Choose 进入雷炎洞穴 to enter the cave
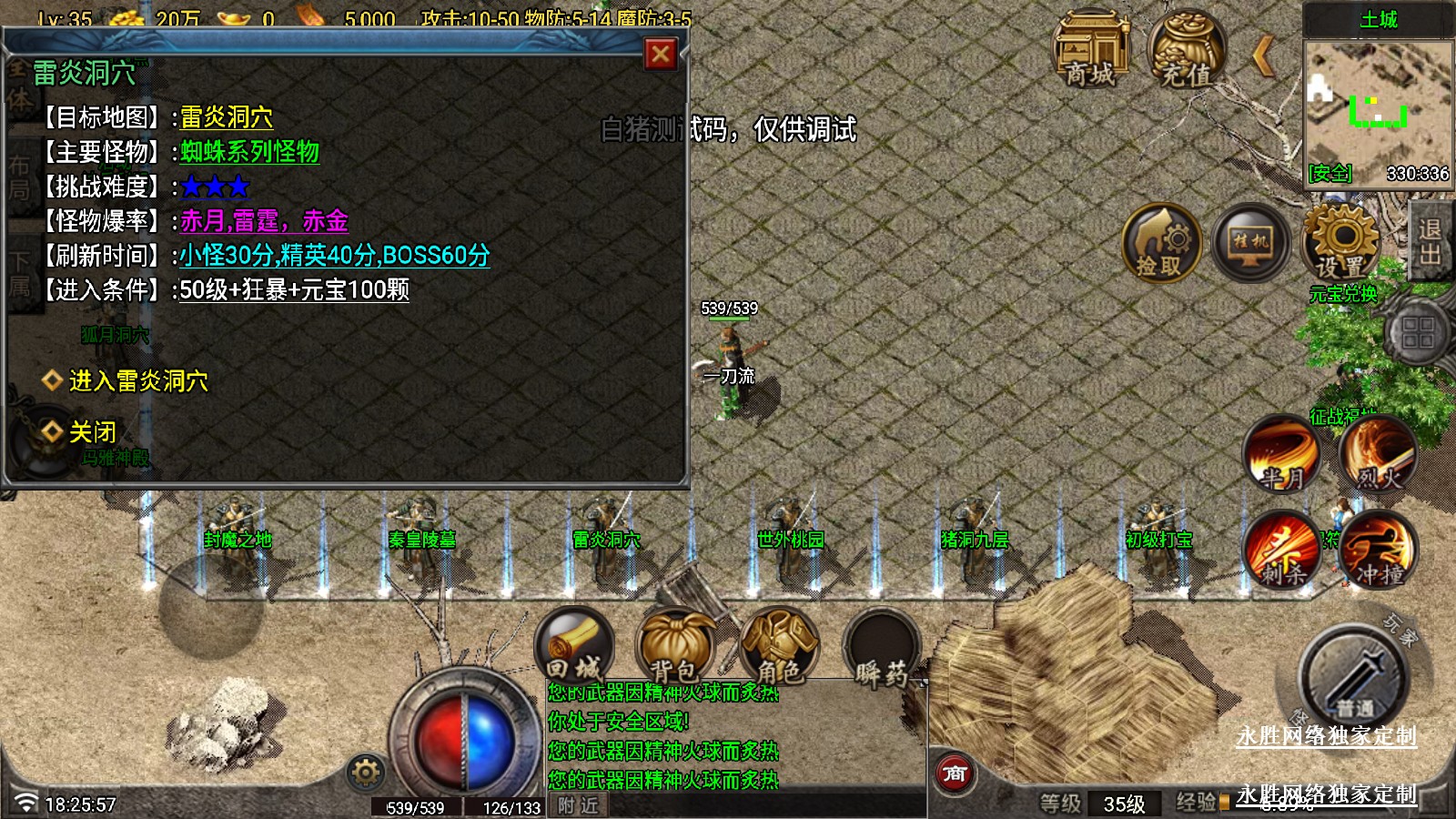 [x=138, y=380]
